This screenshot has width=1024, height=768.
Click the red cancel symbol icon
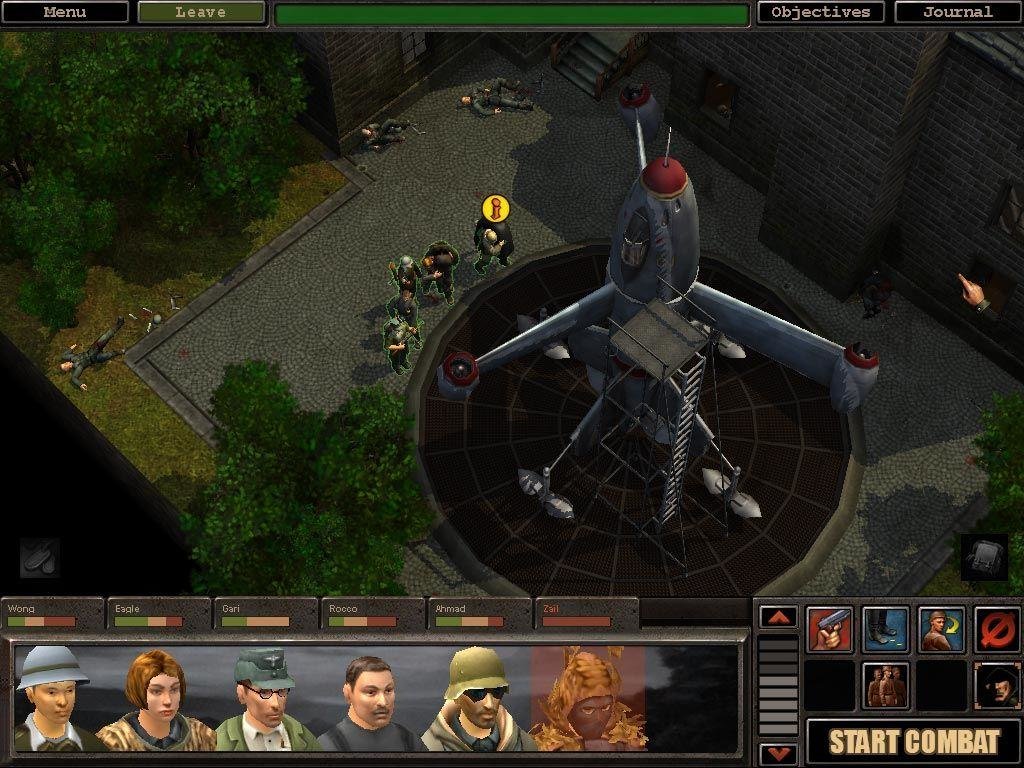(996, 629)
